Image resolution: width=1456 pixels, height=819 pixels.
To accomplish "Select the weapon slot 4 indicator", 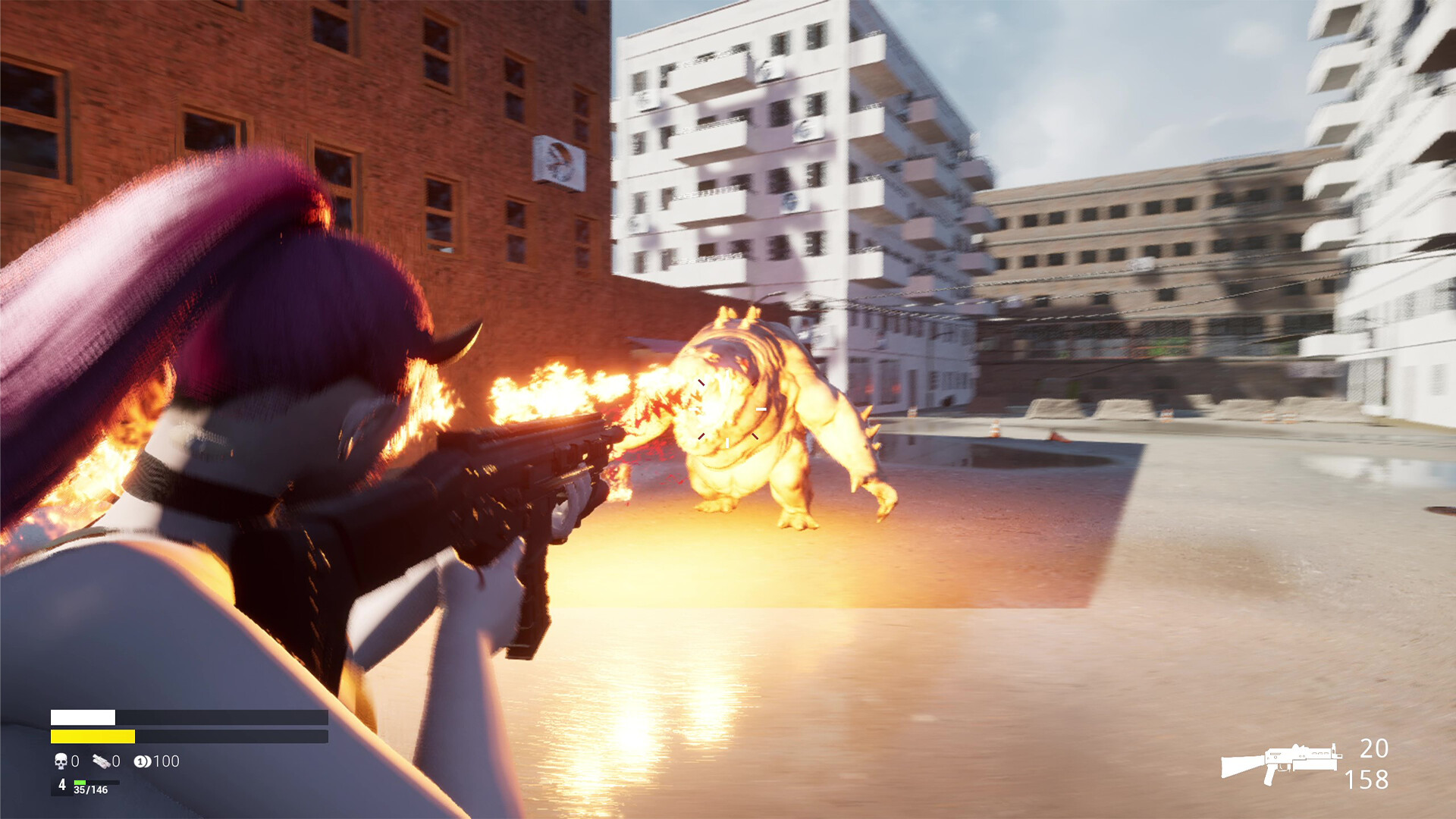I will (x=62, y=786).
